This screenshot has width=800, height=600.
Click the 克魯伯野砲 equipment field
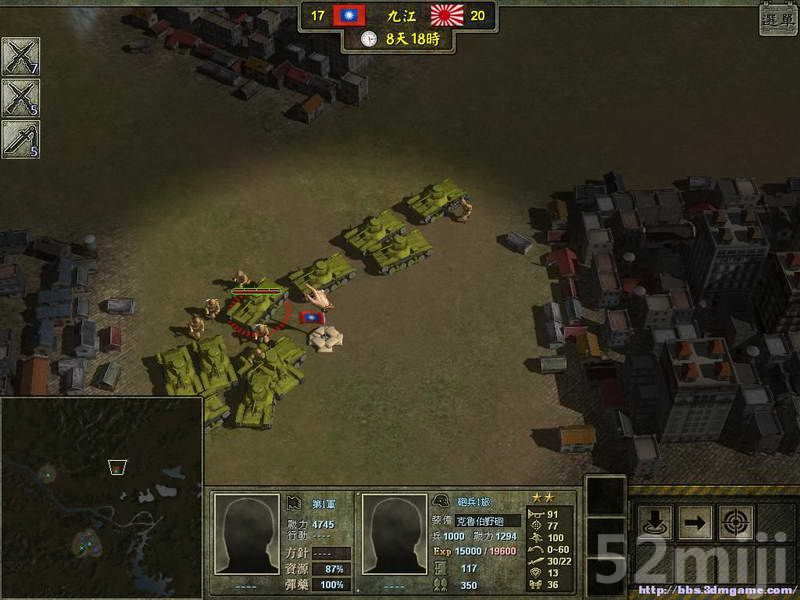(x=488, y=521)
